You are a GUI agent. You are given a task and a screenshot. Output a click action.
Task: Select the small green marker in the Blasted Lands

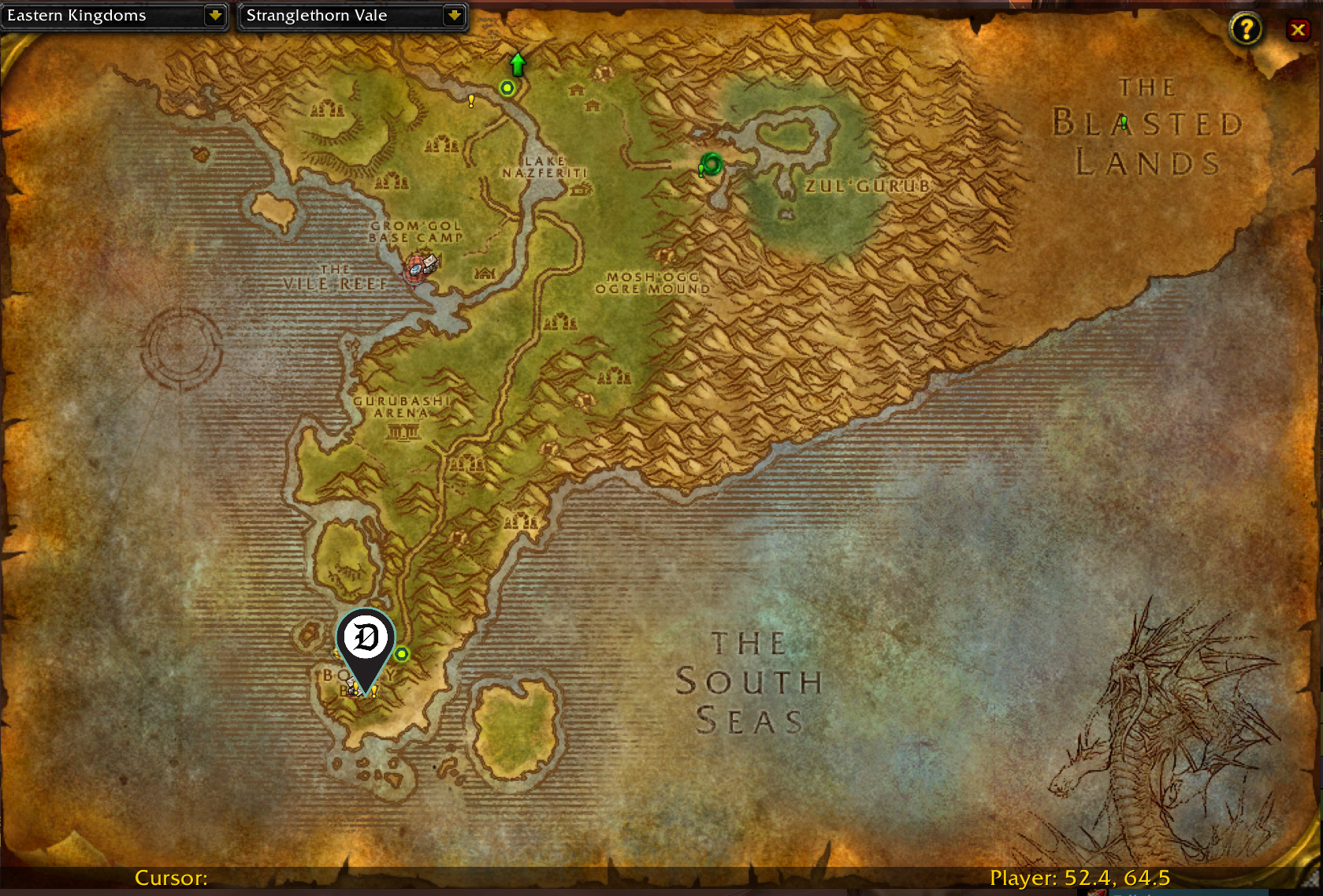click(1123, 121)
